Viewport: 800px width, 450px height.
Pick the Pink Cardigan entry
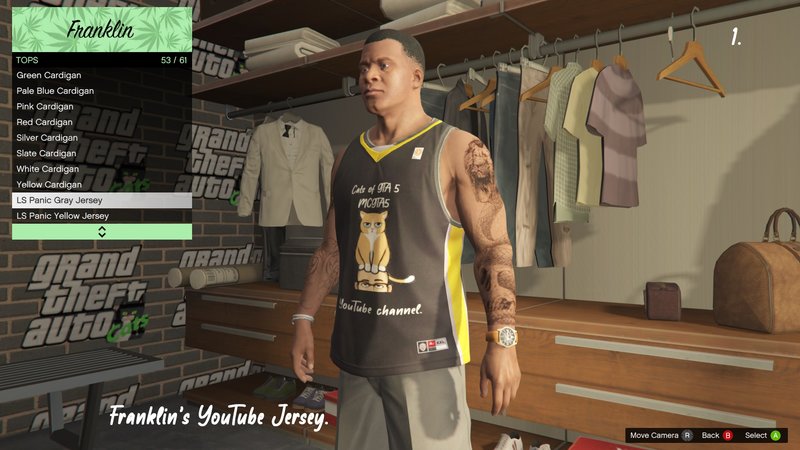(101, 106)
